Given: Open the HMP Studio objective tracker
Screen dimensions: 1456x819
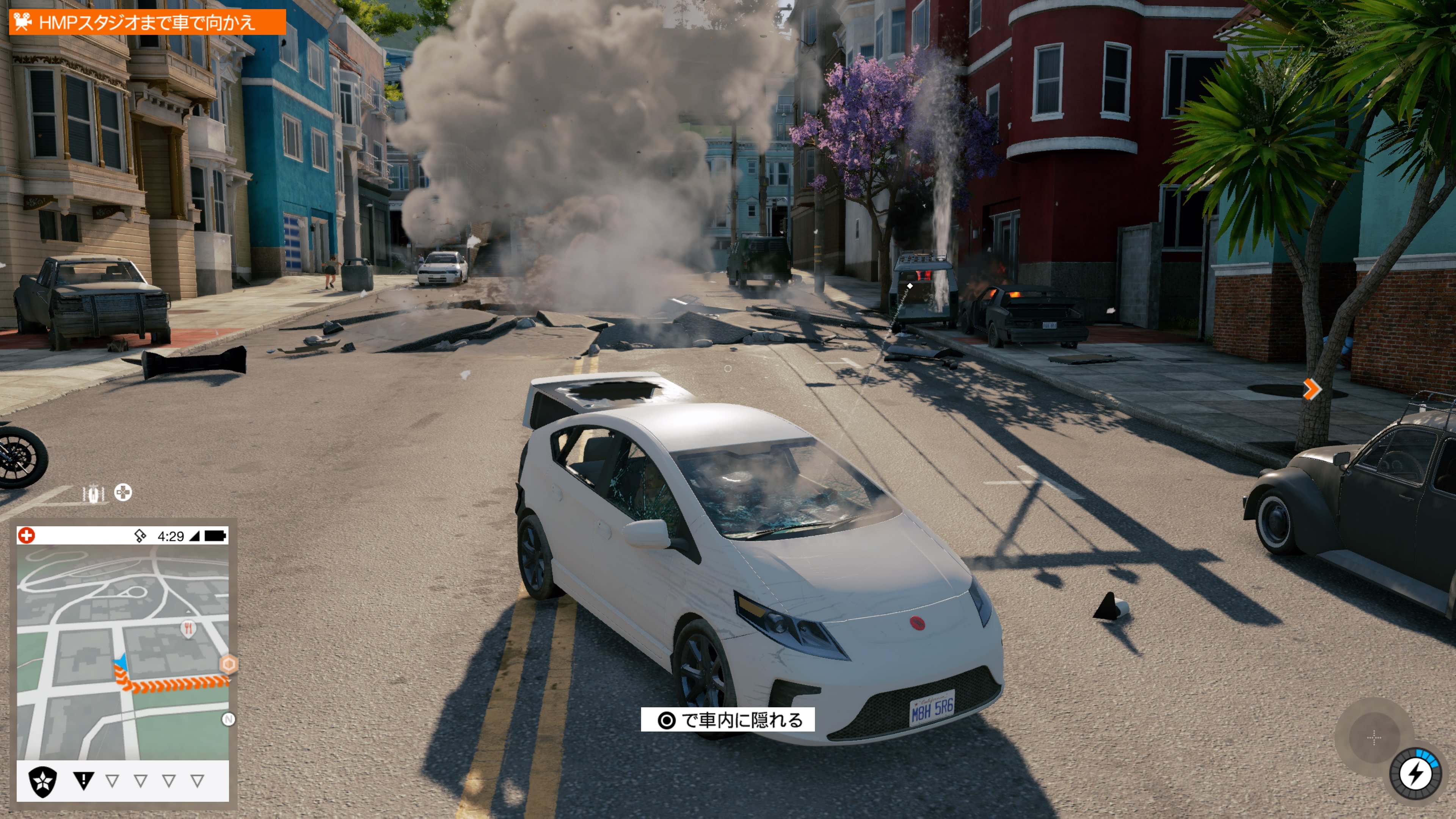Looking at the screenshot, I should (x=147, y=23).
